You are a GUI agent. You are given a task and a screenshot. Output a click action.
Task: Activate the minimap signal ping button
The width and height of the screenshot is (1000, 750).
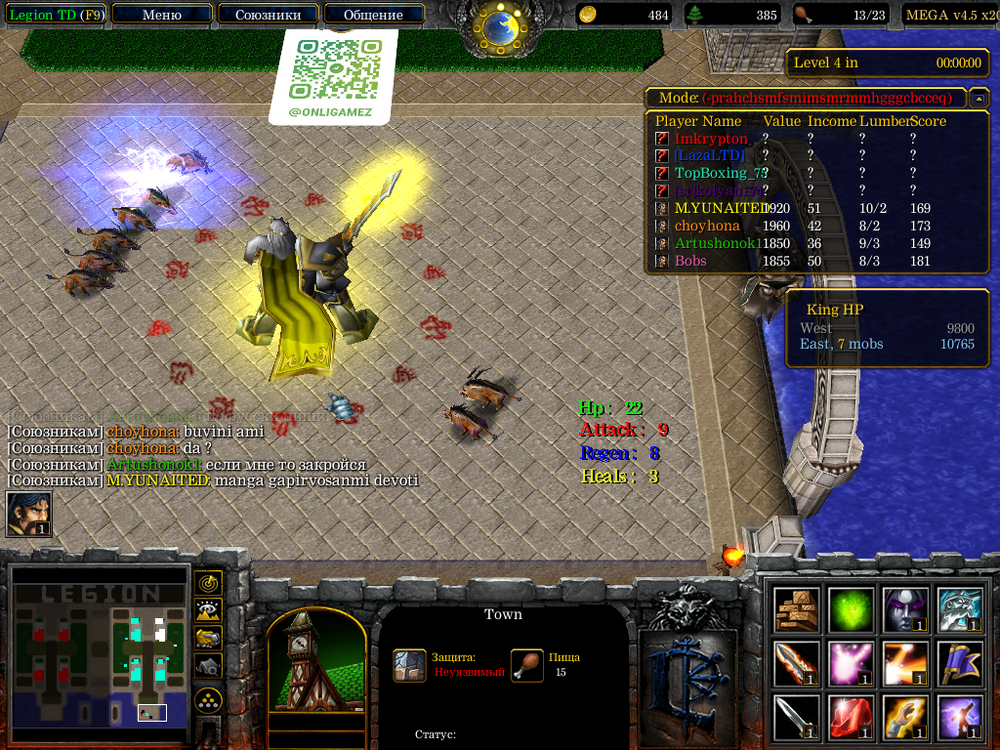click(207, 582)
